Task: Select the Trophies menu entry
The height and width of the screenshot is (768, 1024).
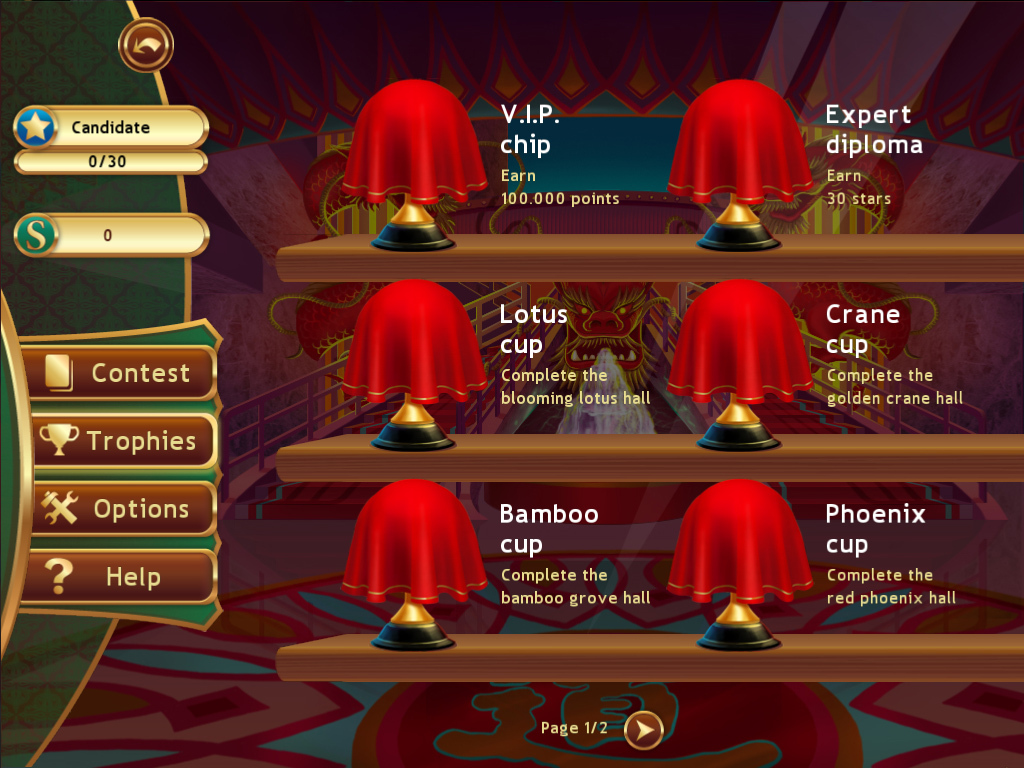Action: (119, 441)
